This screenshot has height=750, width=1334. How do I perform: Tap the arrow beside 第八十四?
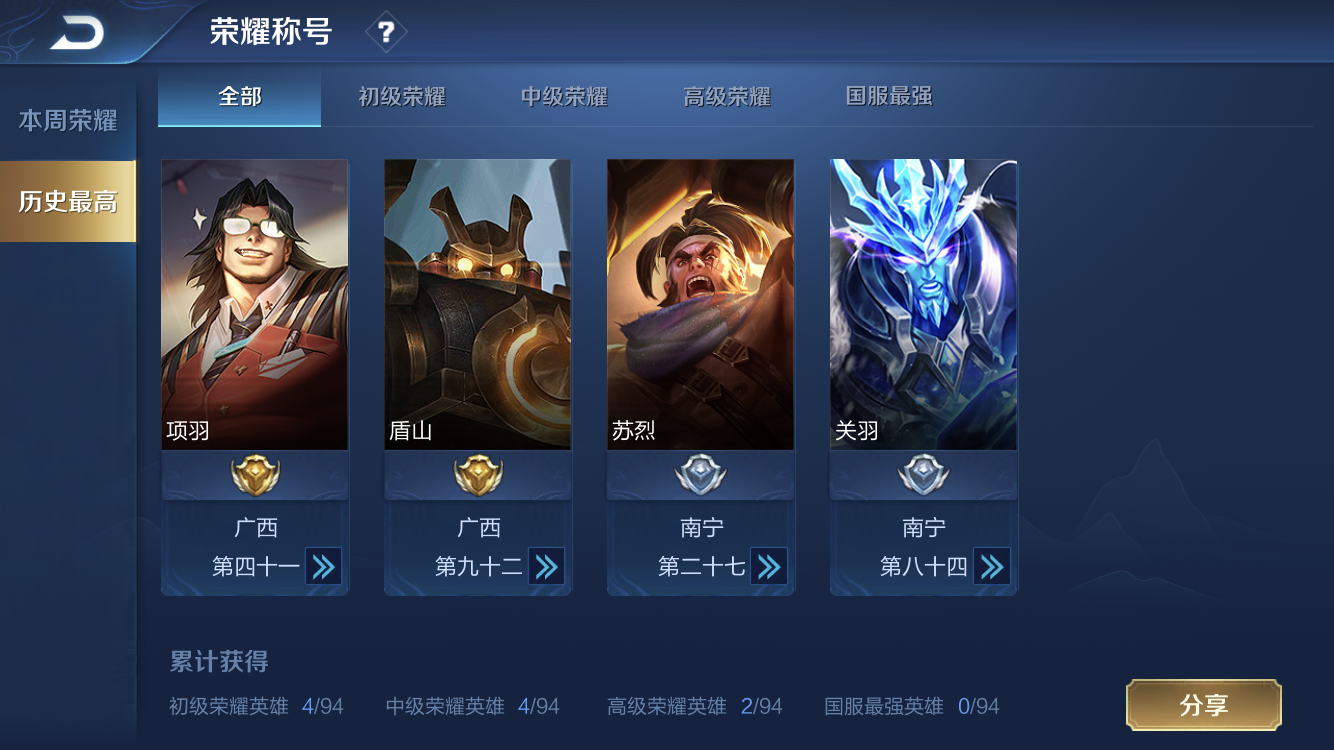point(992,567)
